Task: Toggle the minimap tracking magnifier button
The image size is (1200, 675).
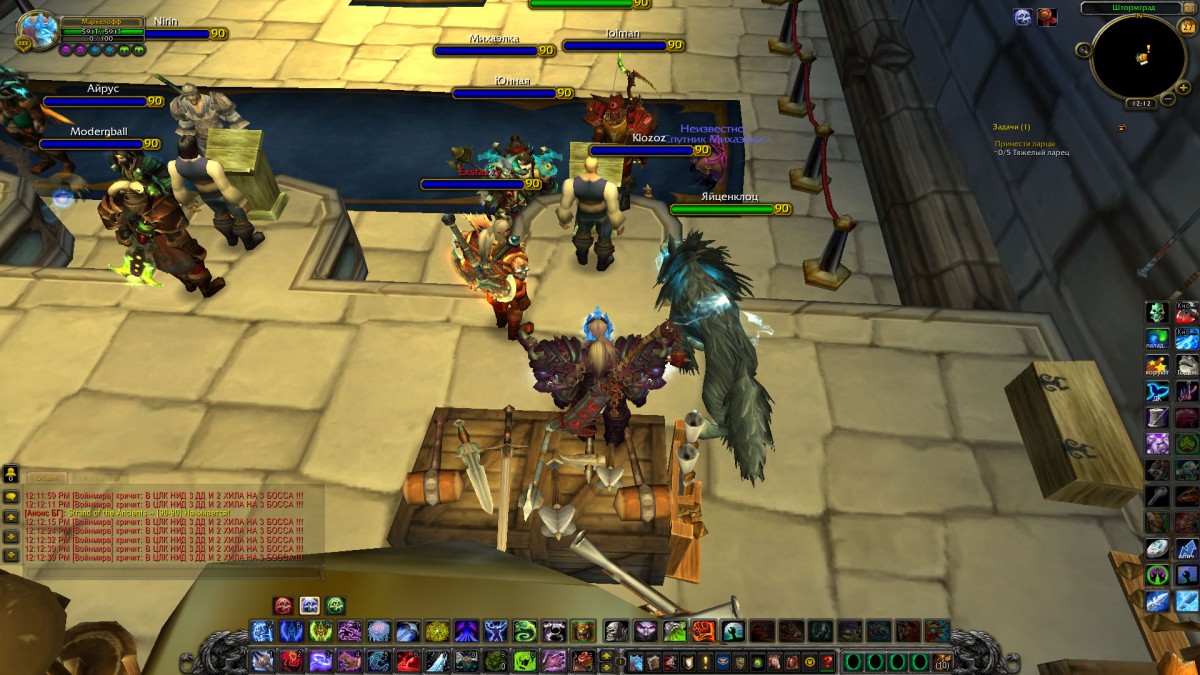Action: click(x=1084, y=50)
